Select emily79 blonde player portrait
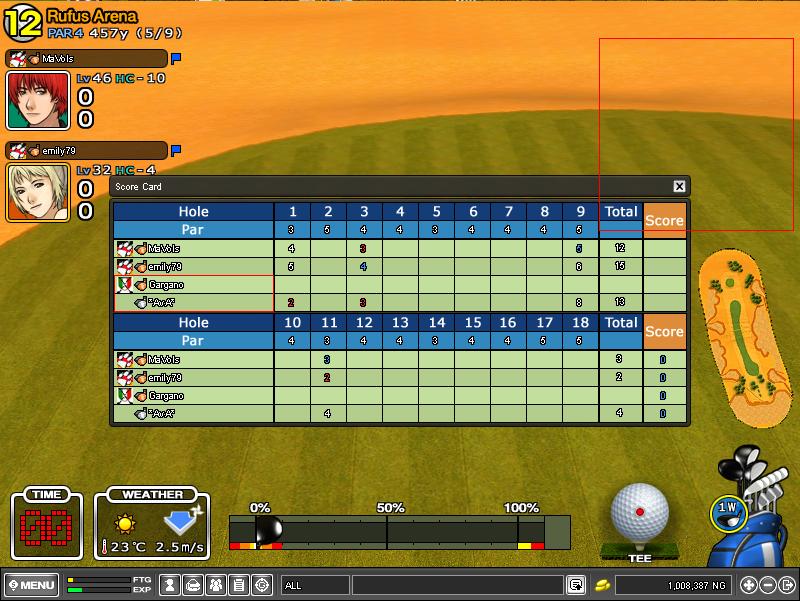This screenshot has width=800, height=601. (38, 191)
